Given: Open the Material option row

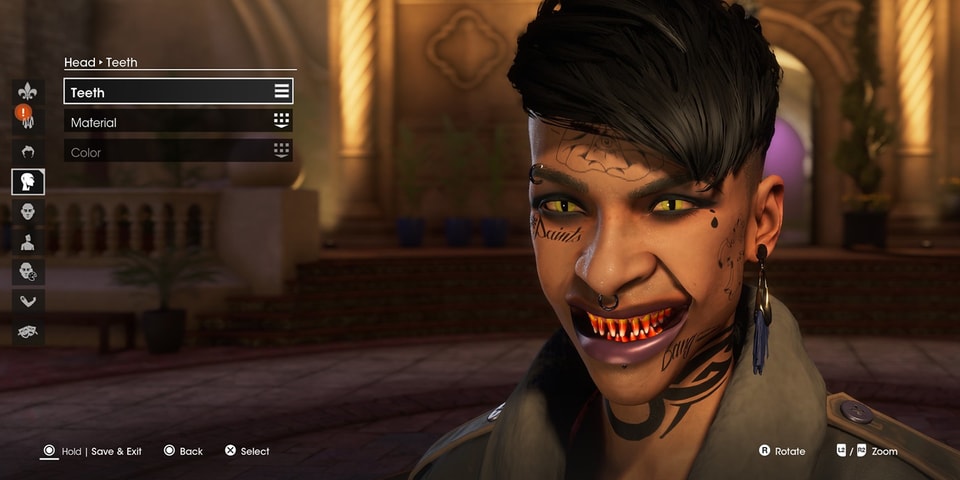Looking at the screenshot, I should (x=178, y=122).
